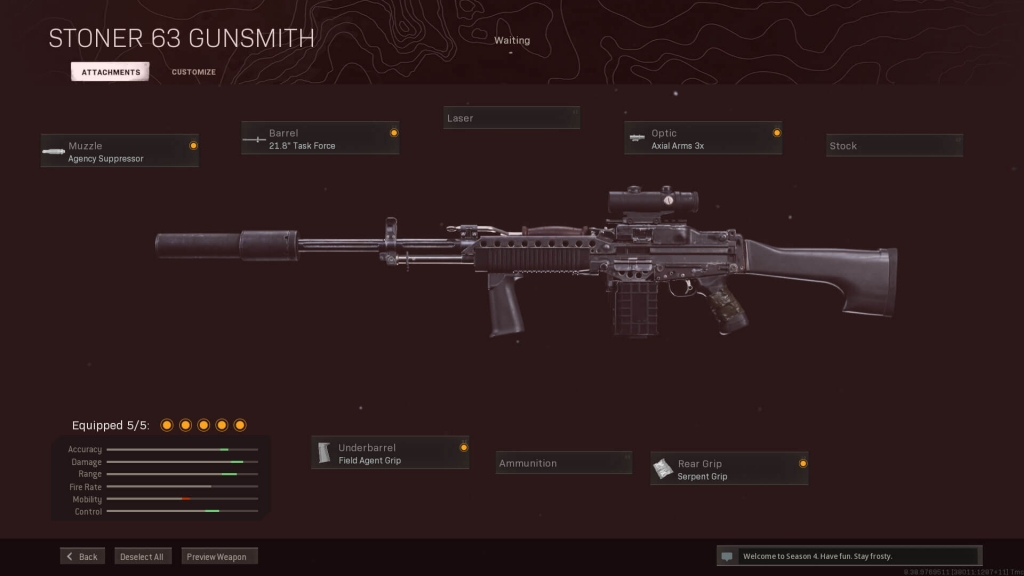Open the Rear Grip Serpent Grip slot

(x=729, y=469)
